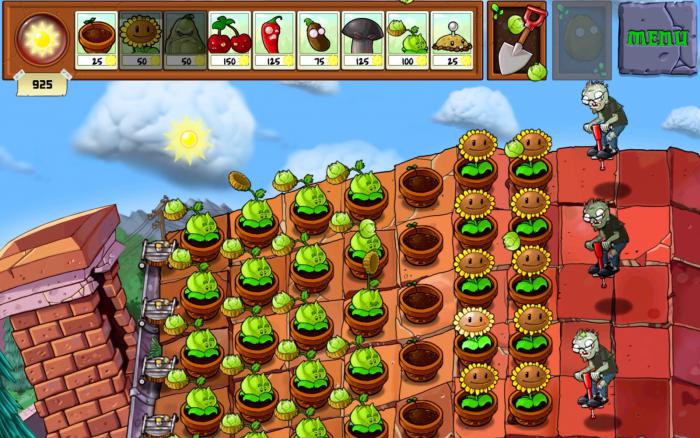Click the dimmed Wall-nut slot

[x=581, y=40]
